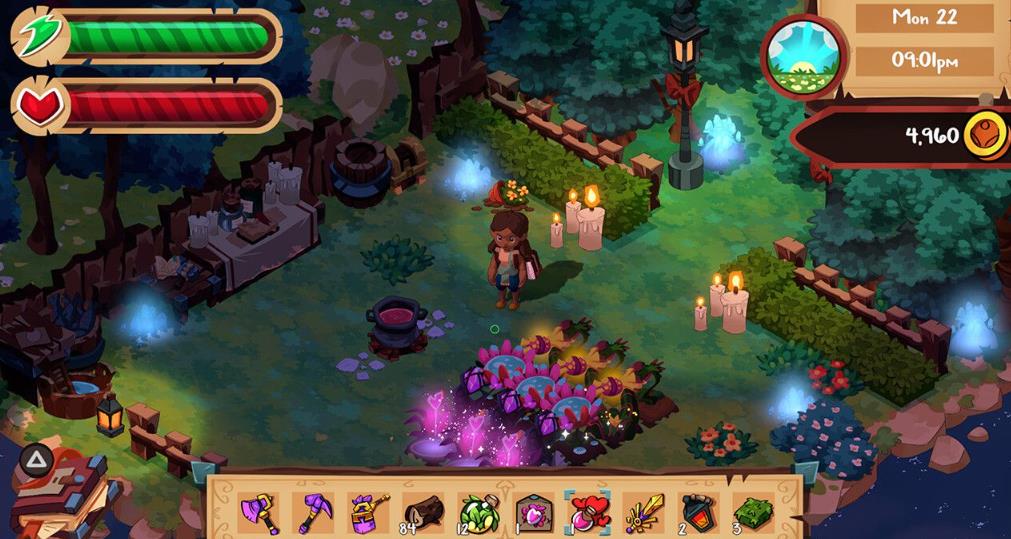
Task: Select the wood log stack of 84
Action: [422, 512]
